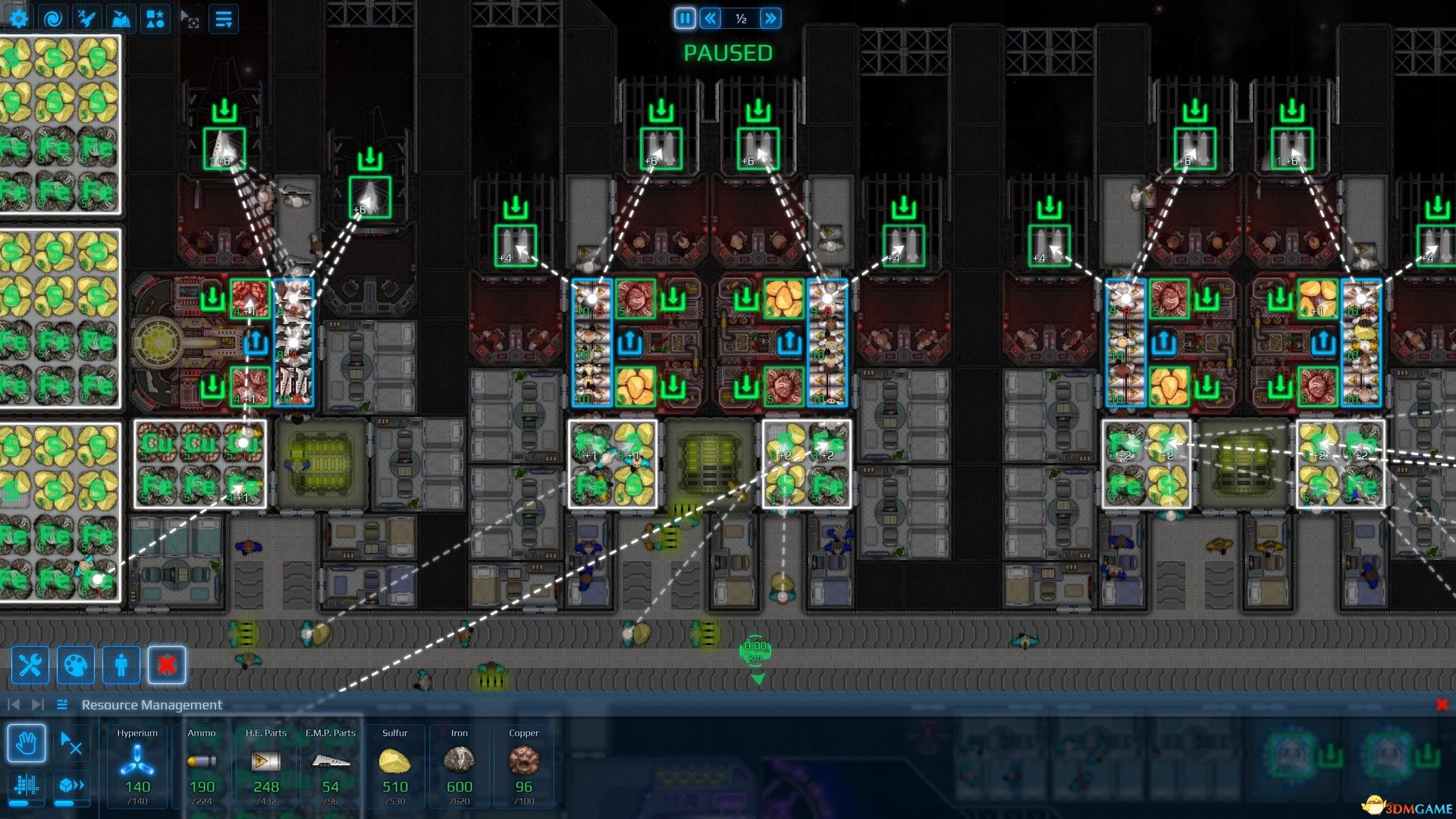Choose the cursor with X deselect tool

71,743
